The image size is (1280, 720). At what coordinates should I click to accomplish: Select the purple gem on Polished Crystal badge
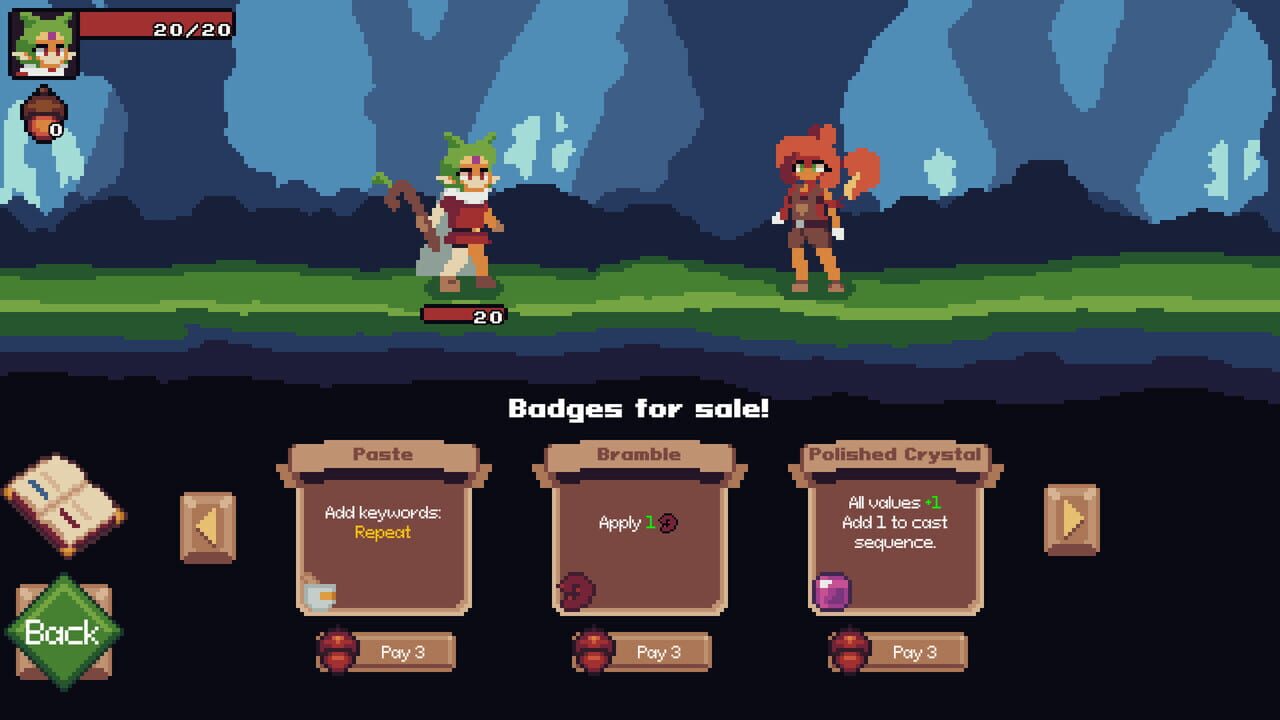tap(831, 592)
